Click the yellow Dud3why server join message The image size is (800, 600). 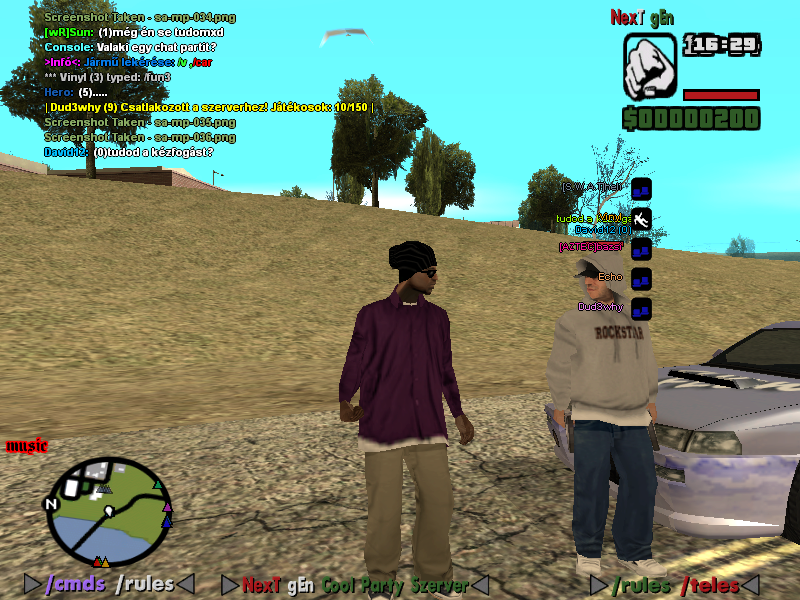click(210, 107)
